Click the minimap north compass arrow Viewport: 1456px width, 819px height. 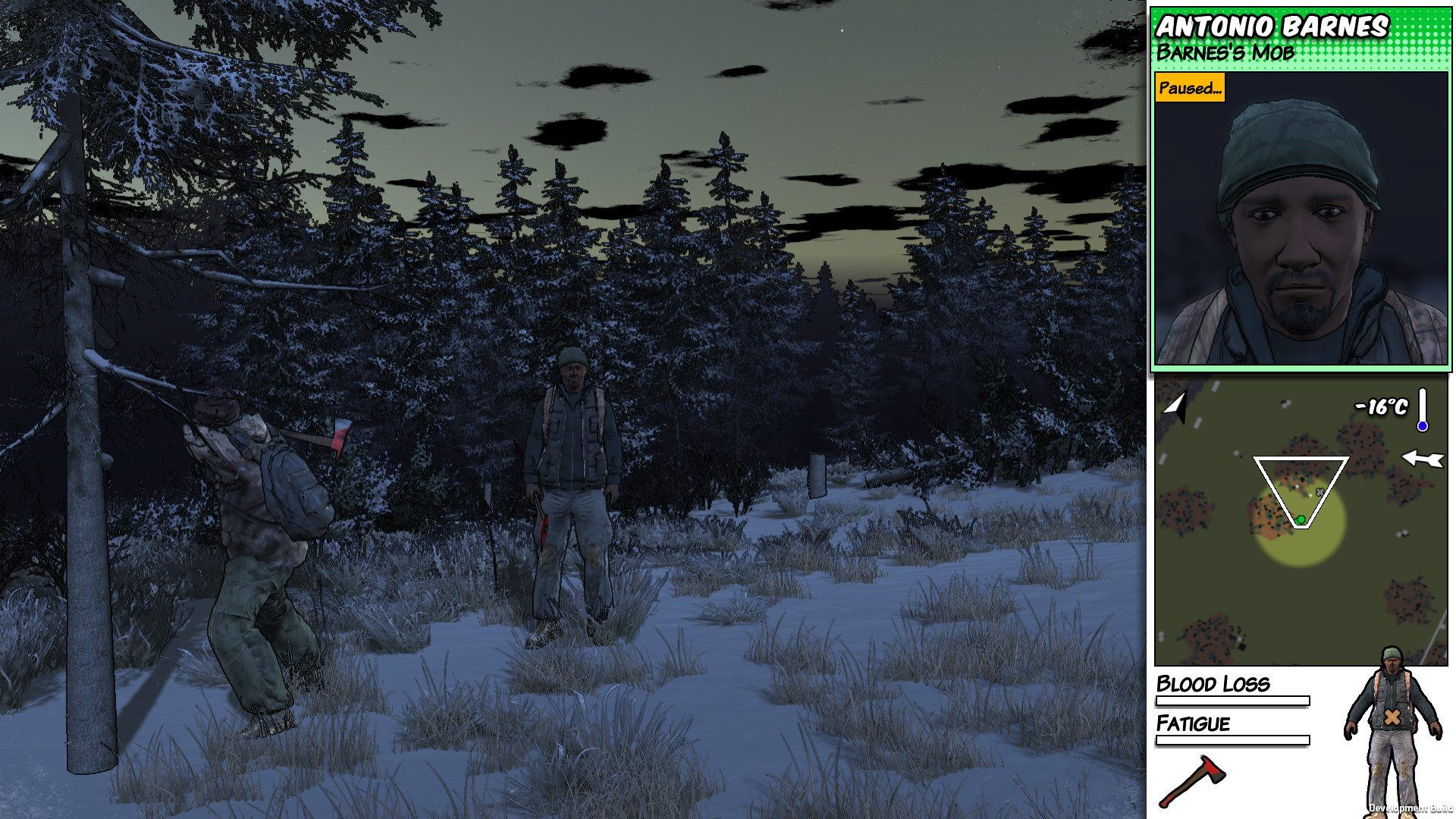pyautogui.click(x=1175, y=406)
